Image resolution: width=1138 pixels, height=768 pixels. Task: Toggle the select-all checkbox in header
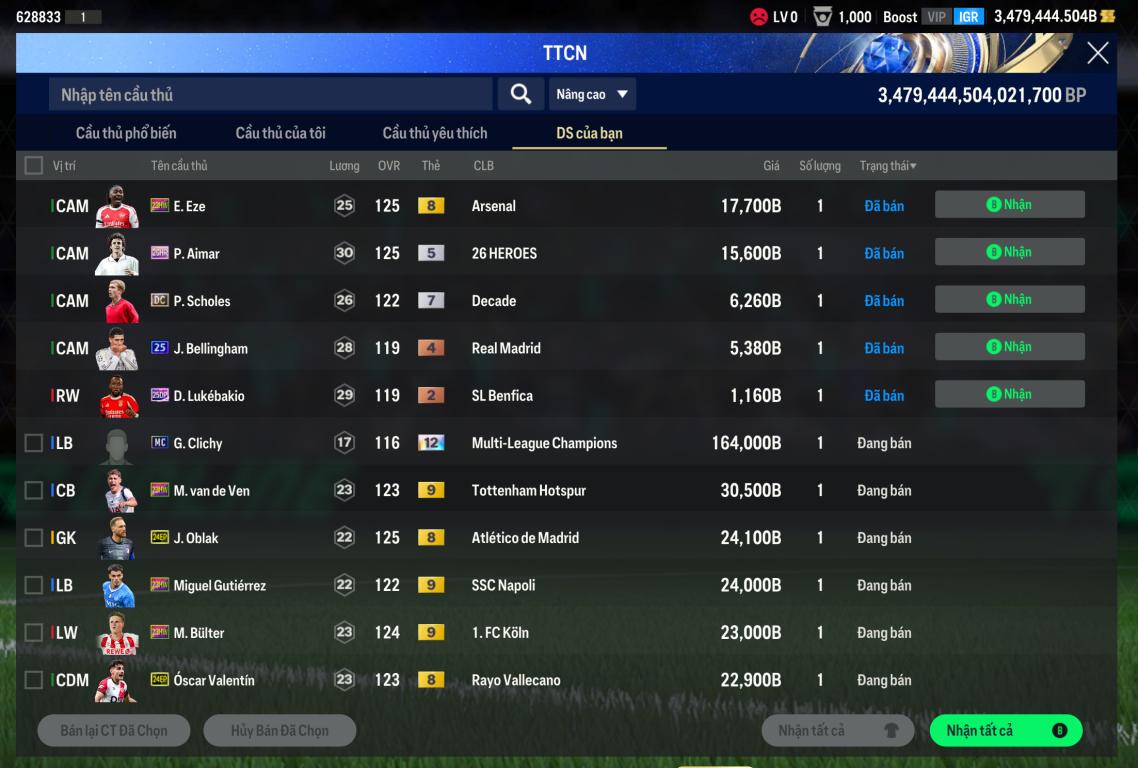34,165
